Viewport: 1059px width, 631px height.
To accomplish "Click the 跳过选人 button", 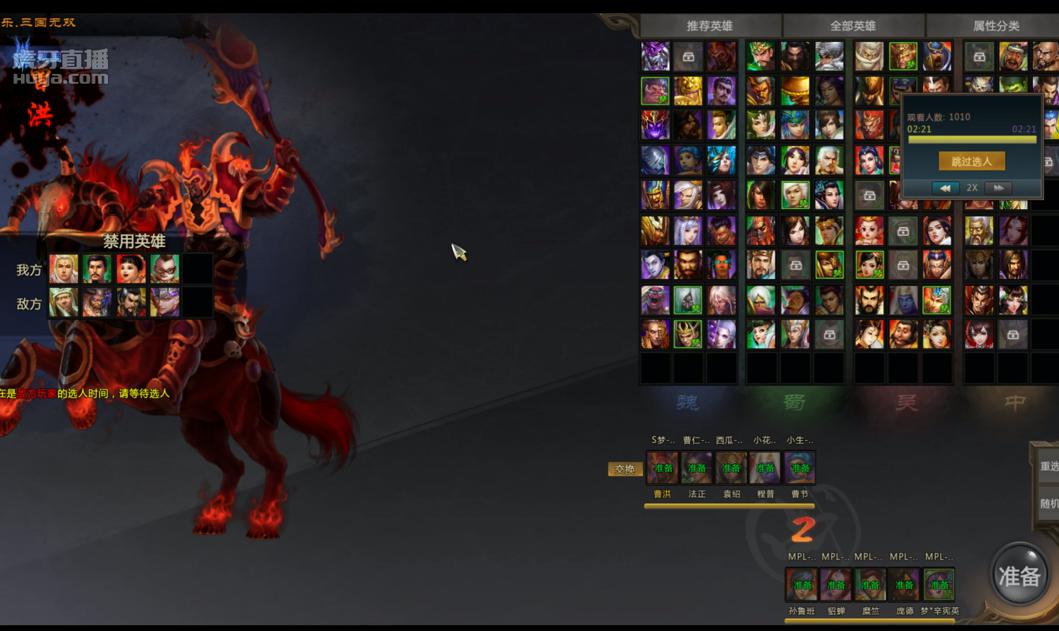I will [x=971, y=161].
